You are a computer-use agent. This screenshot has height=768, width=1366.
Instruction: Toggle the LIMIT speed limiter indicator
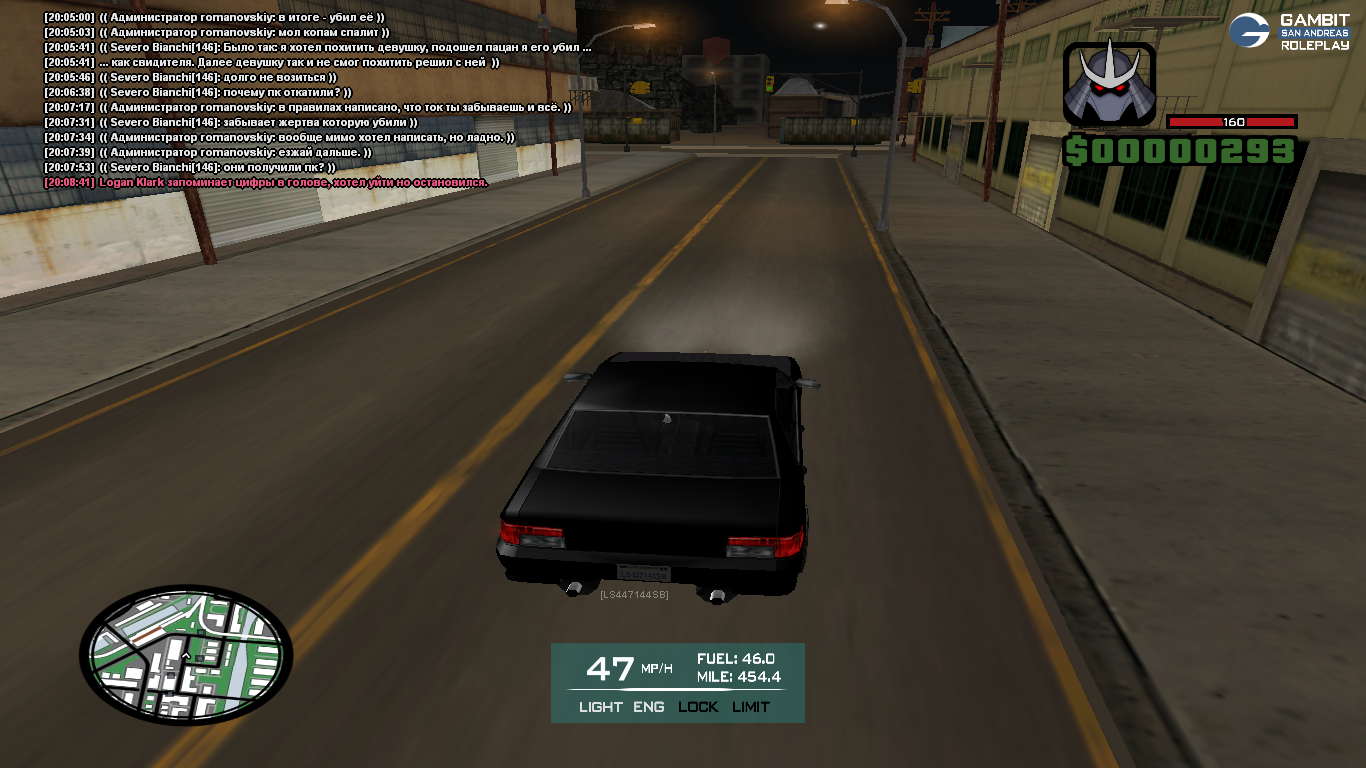coord(751,707)
